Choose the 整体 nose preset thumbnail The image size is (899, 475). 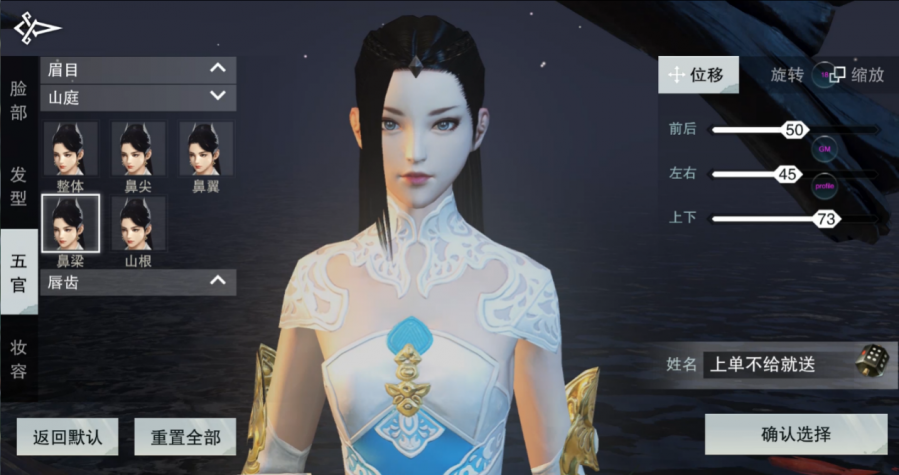point(70,150)
